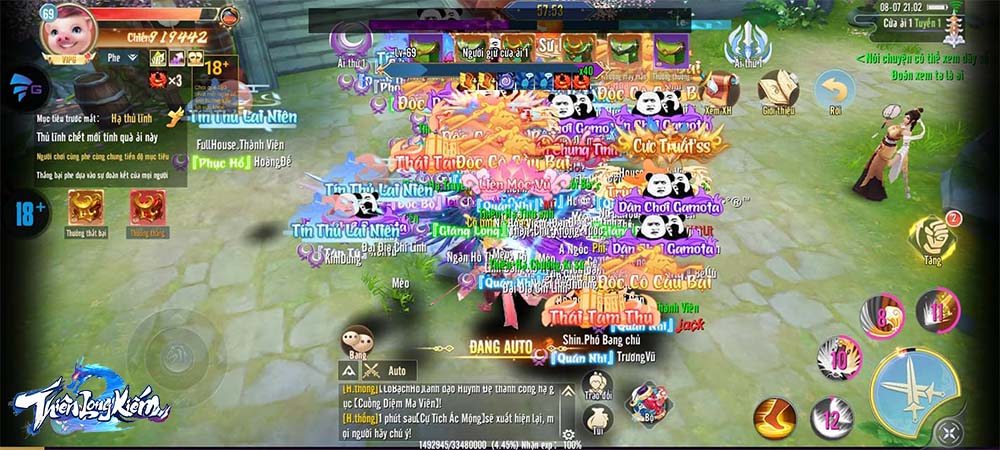
Task: Open the Giới thiệu introduction book
Action: 778,90
